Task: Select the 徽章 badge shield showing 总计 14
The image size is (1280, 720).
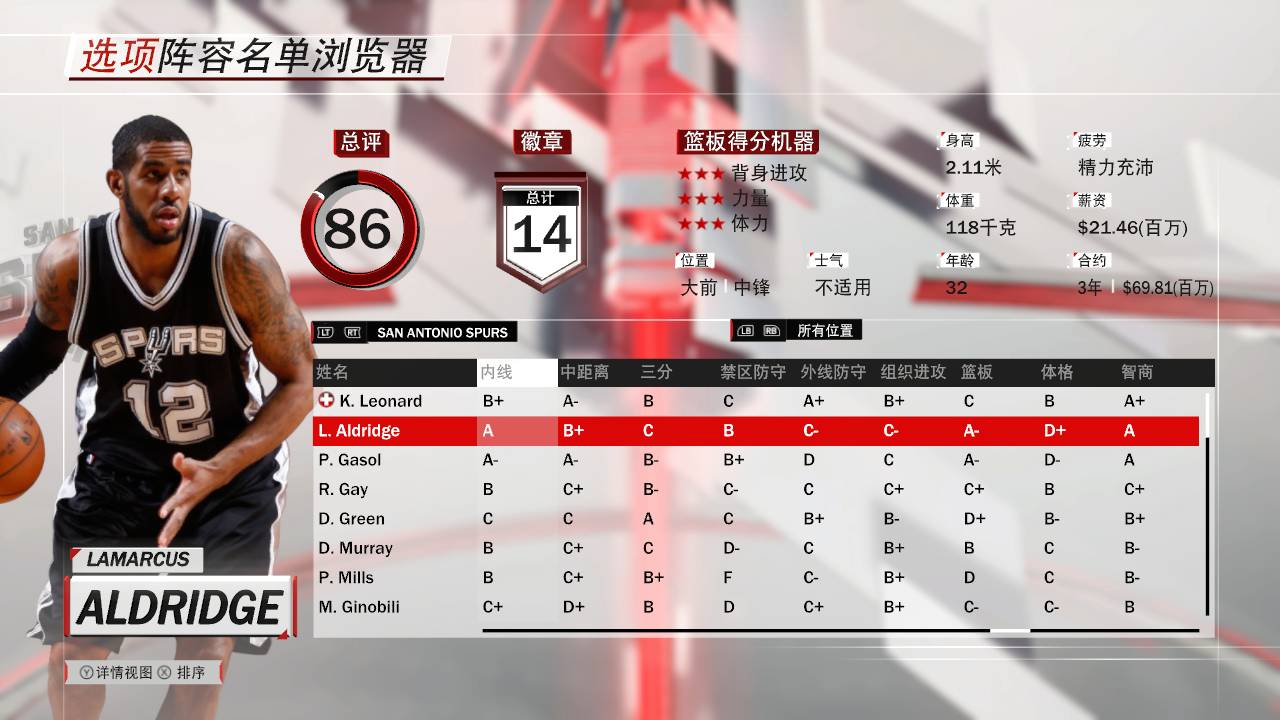Action: pos(540,222)
